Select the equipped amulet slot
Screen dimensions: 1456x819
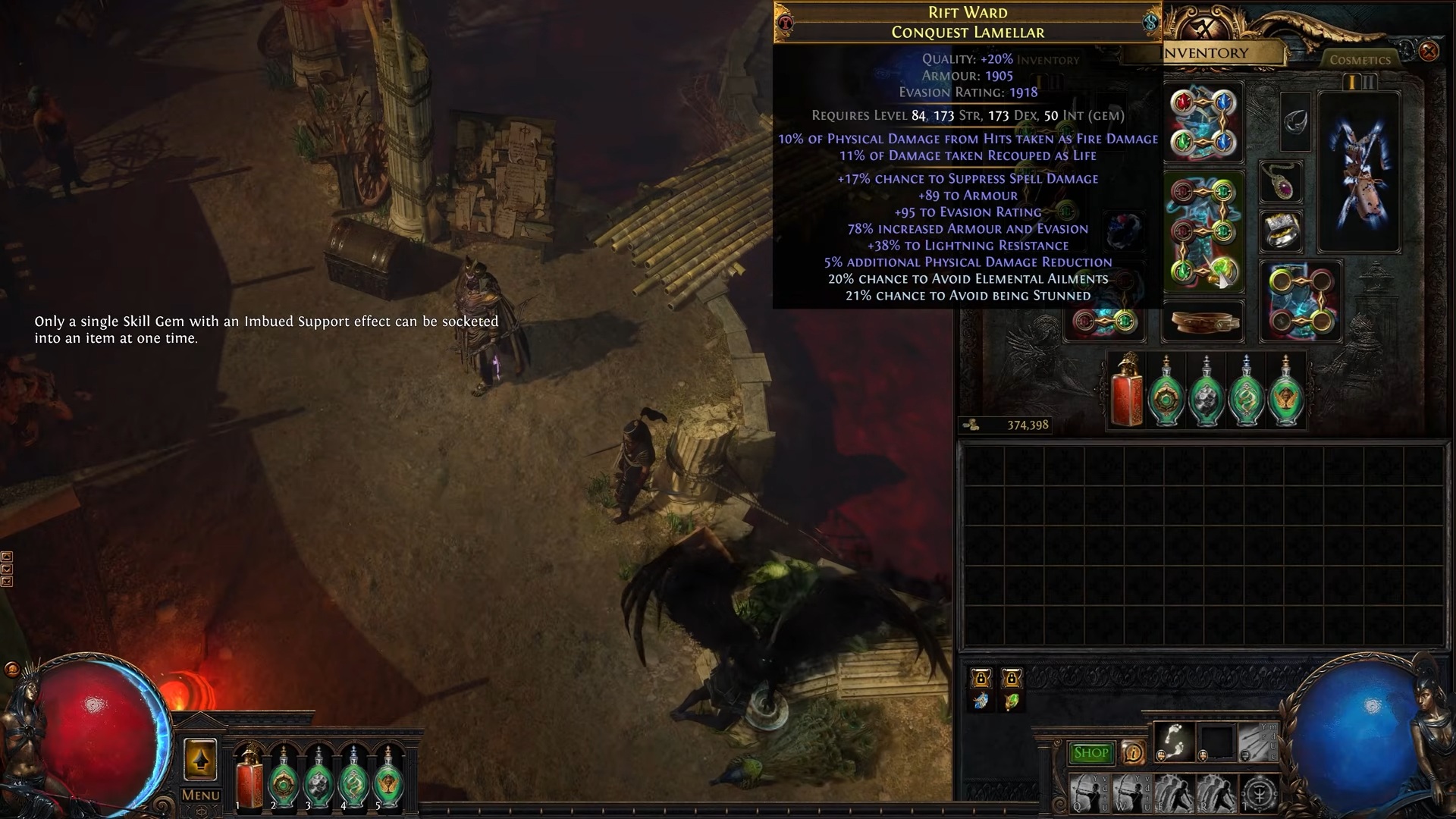(1282, 182)
